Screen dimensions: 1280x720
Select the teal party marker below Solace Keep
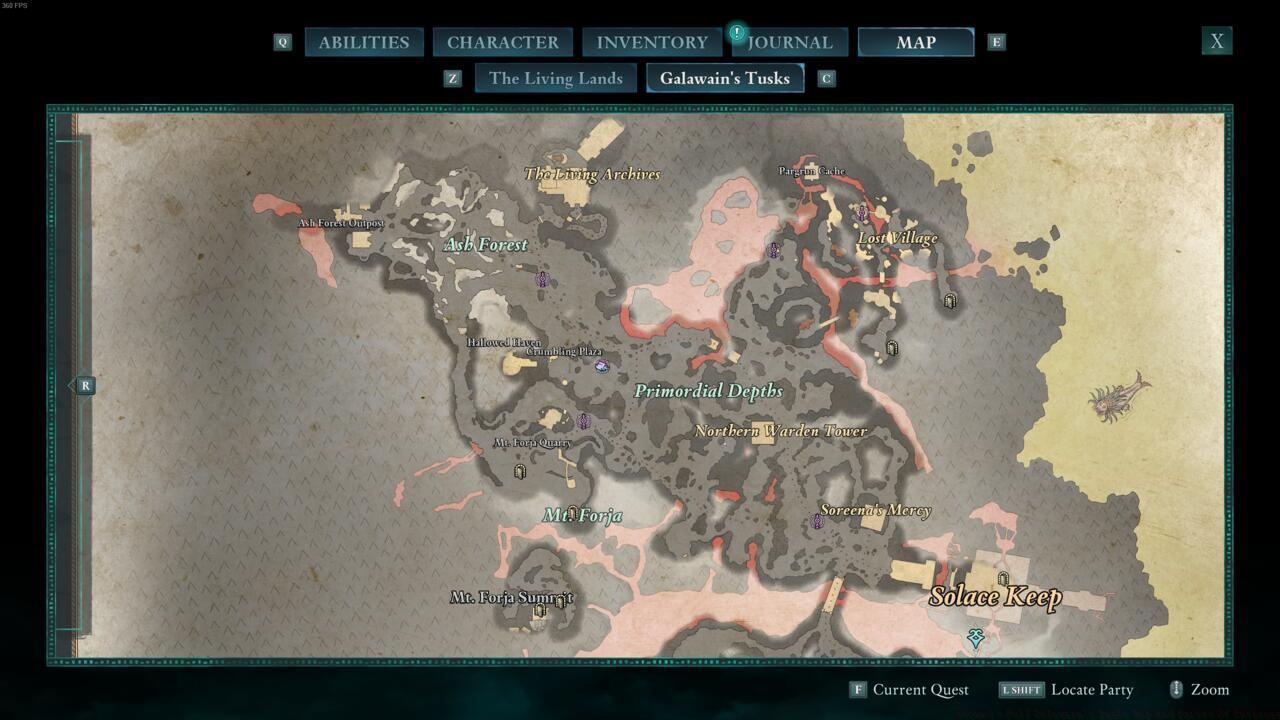975,638
